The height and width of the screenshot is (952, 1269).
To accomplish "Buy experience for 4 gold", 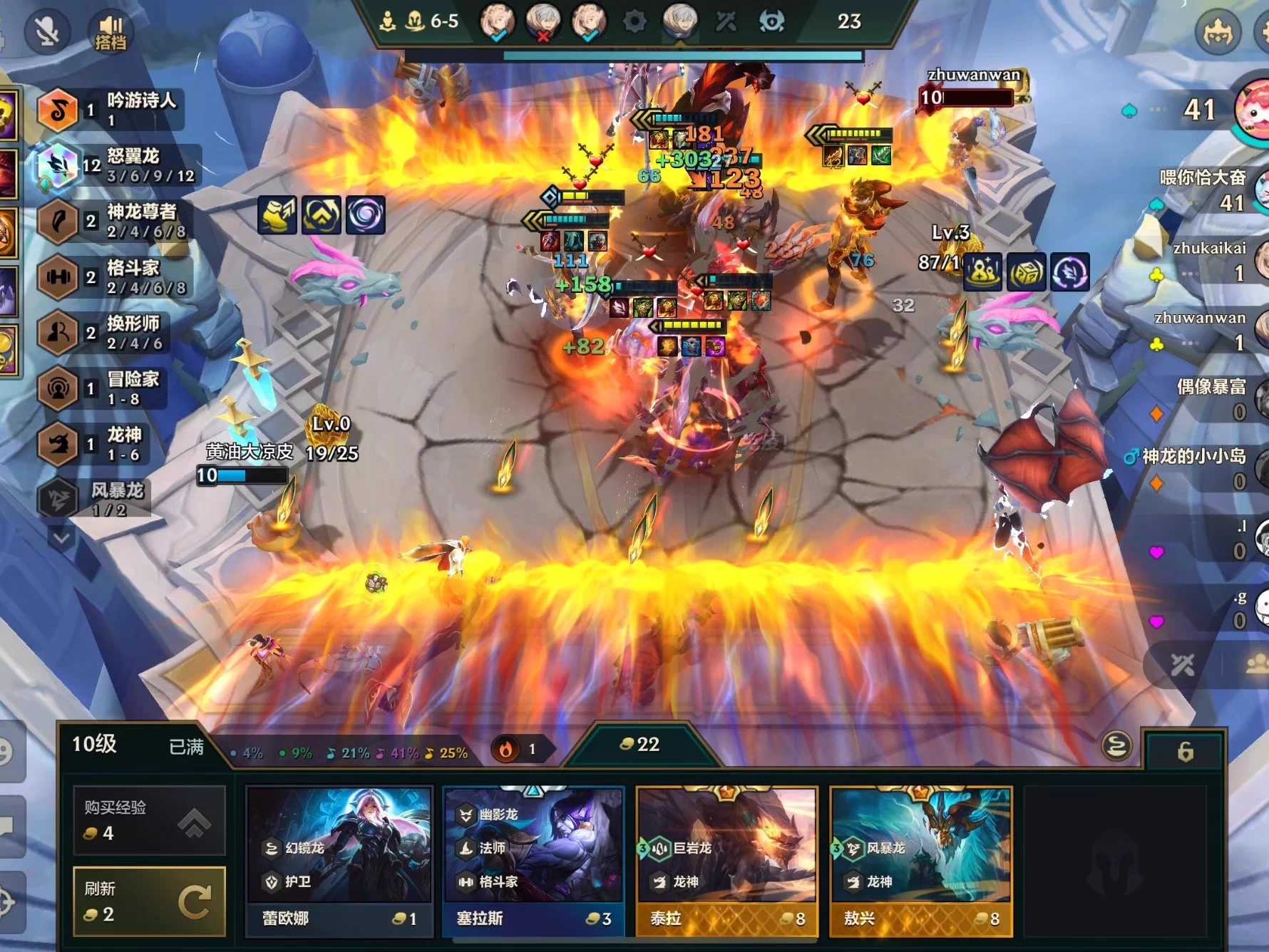I will tap(149, 820).
